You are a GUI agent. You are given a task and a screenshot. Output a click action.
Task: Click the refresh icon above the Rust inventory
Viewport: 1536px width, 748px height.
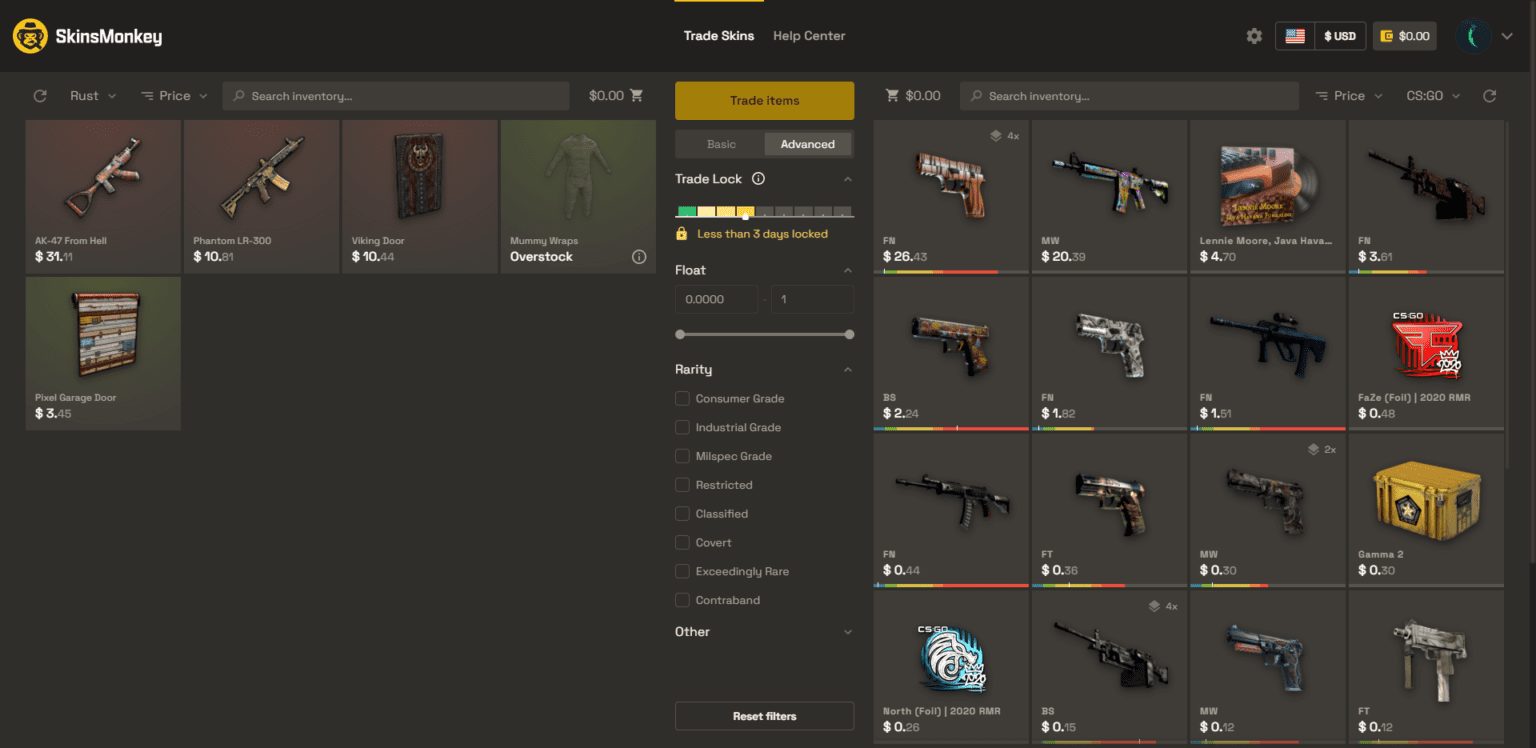click(x=39, y=95)
